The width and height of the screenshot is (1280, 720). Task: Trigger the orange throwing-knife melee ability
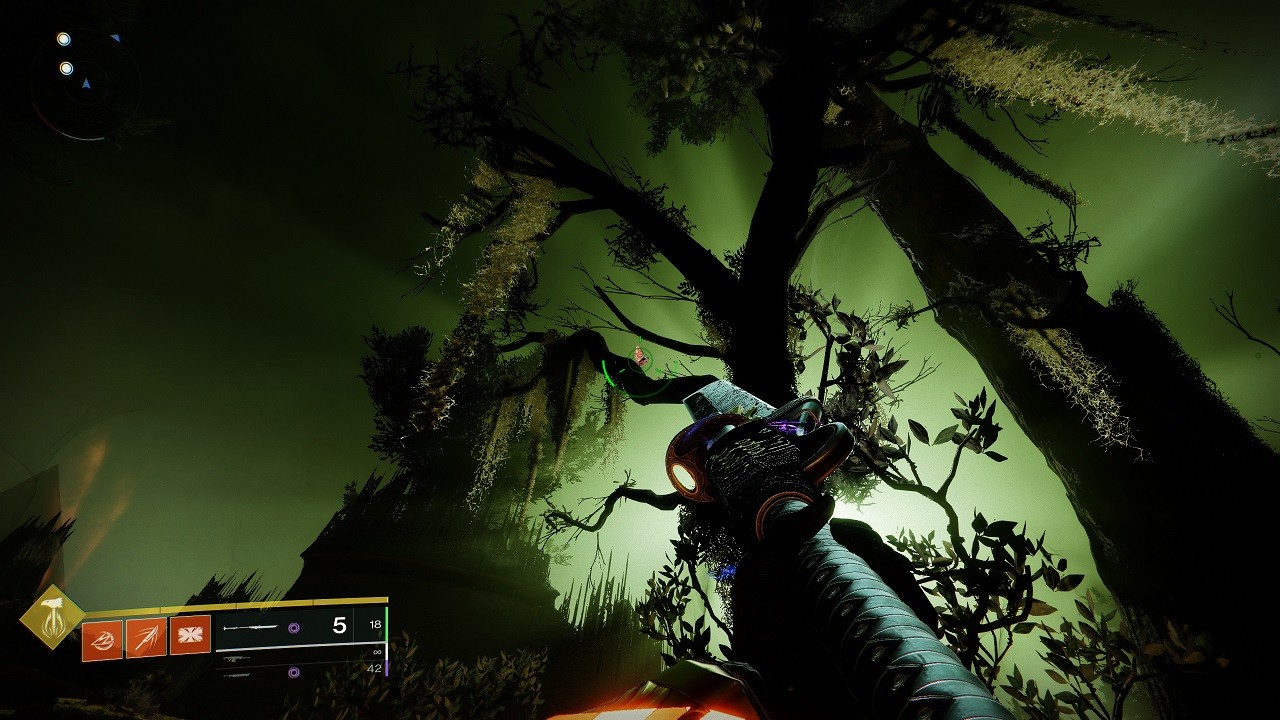146,637
